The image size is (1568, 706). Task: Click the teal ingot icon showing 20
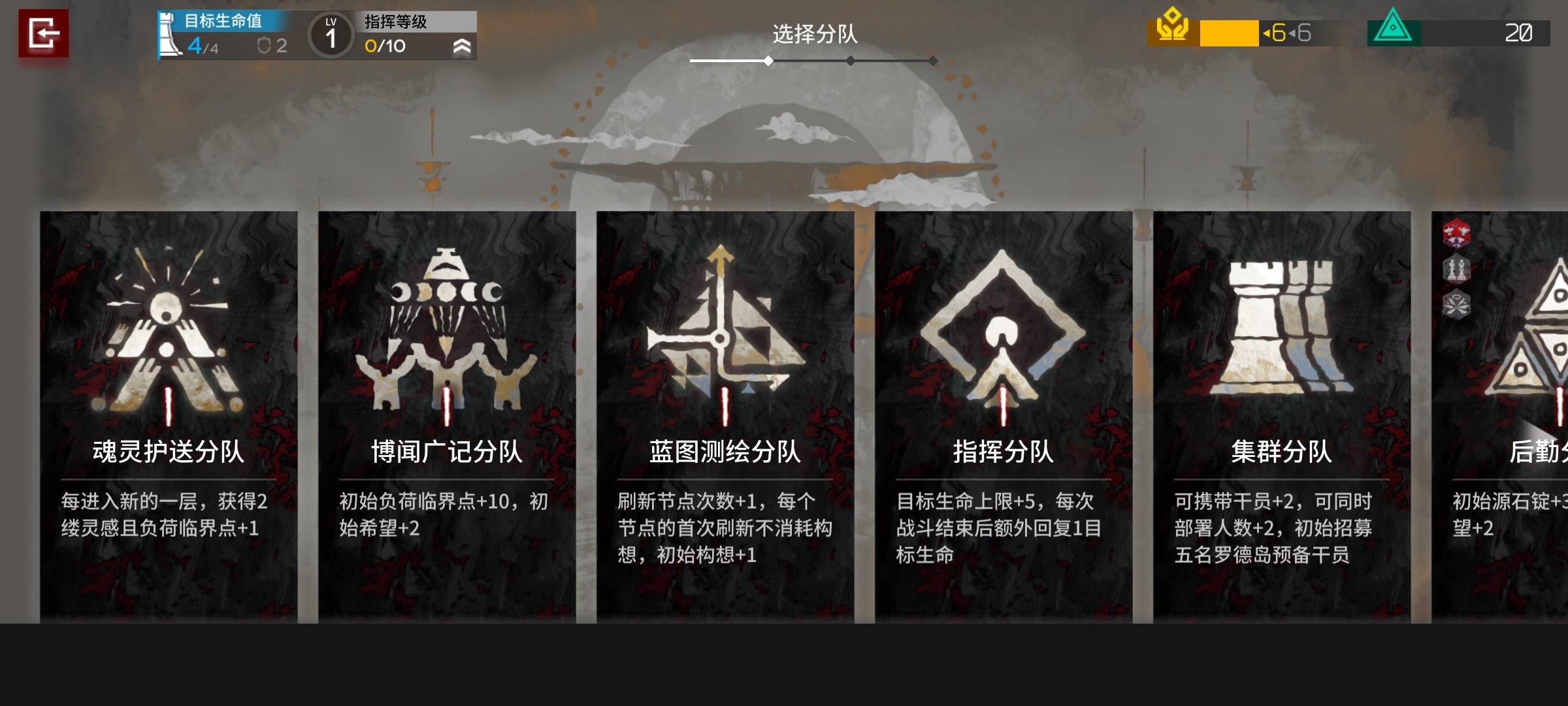1394,29
